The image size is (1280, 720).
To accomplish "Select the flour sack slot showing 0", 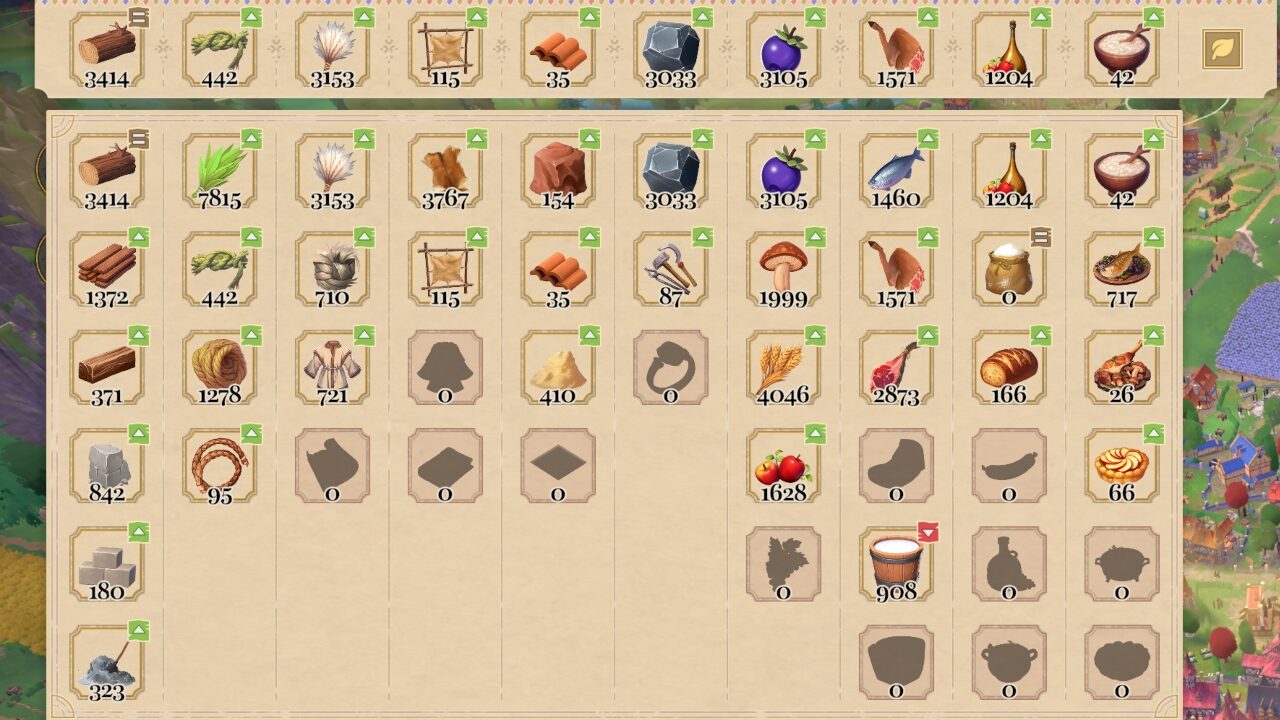I will coord(1009,268).
